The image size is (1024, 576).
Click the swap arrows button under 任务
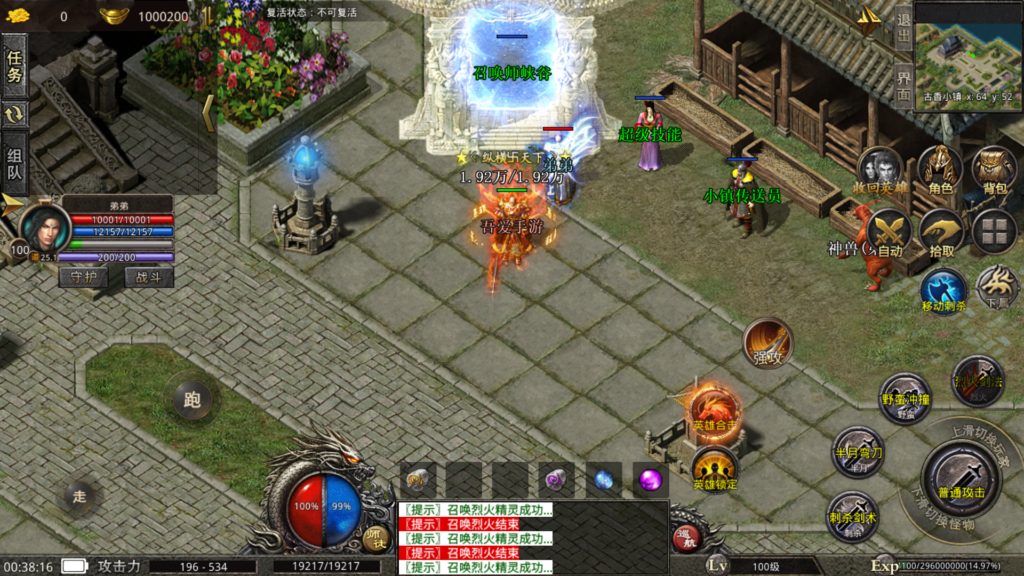pyautogui.click(x=15, y=115)
